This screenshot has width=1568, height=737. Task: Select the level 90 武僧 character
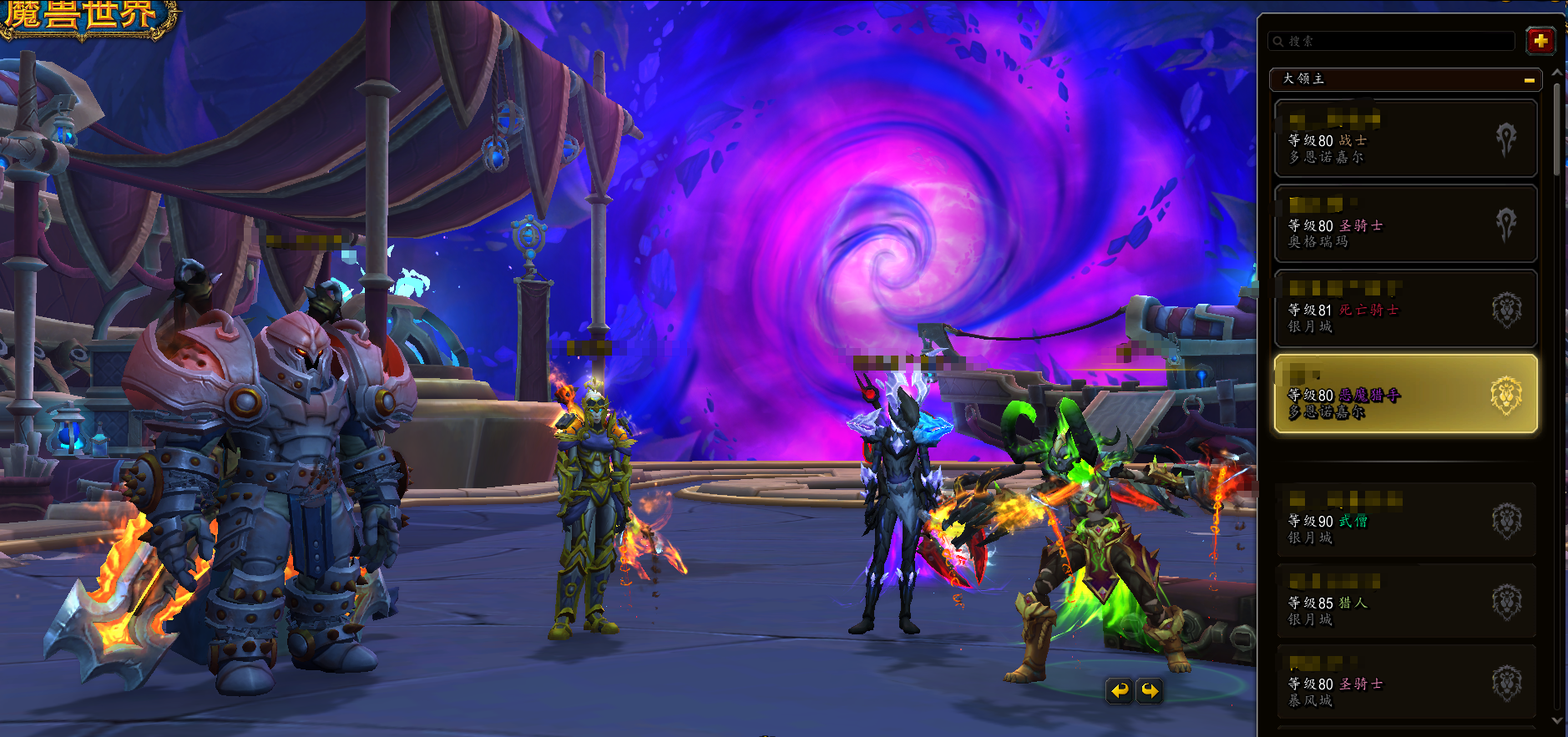tap(1405, 519)
